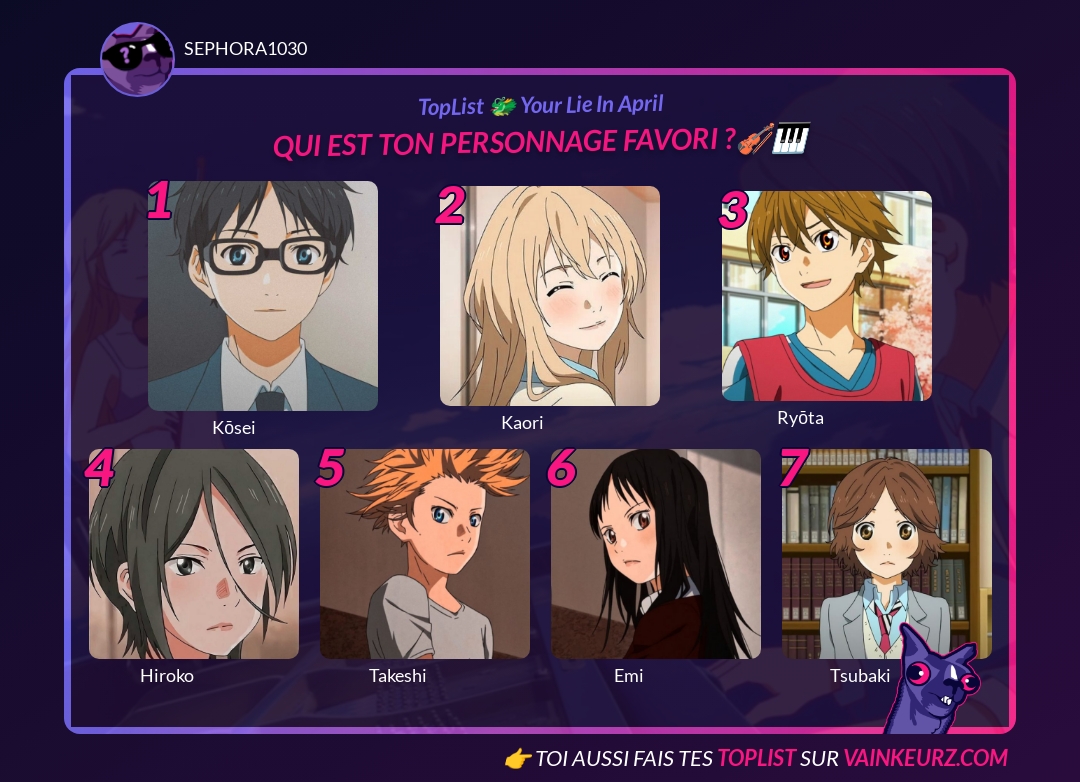Image resolution: width=1080 pixels, height=782 pixels.
Task: Open the SEPHORA1030 profile avatar
Action: pos(138,58)
